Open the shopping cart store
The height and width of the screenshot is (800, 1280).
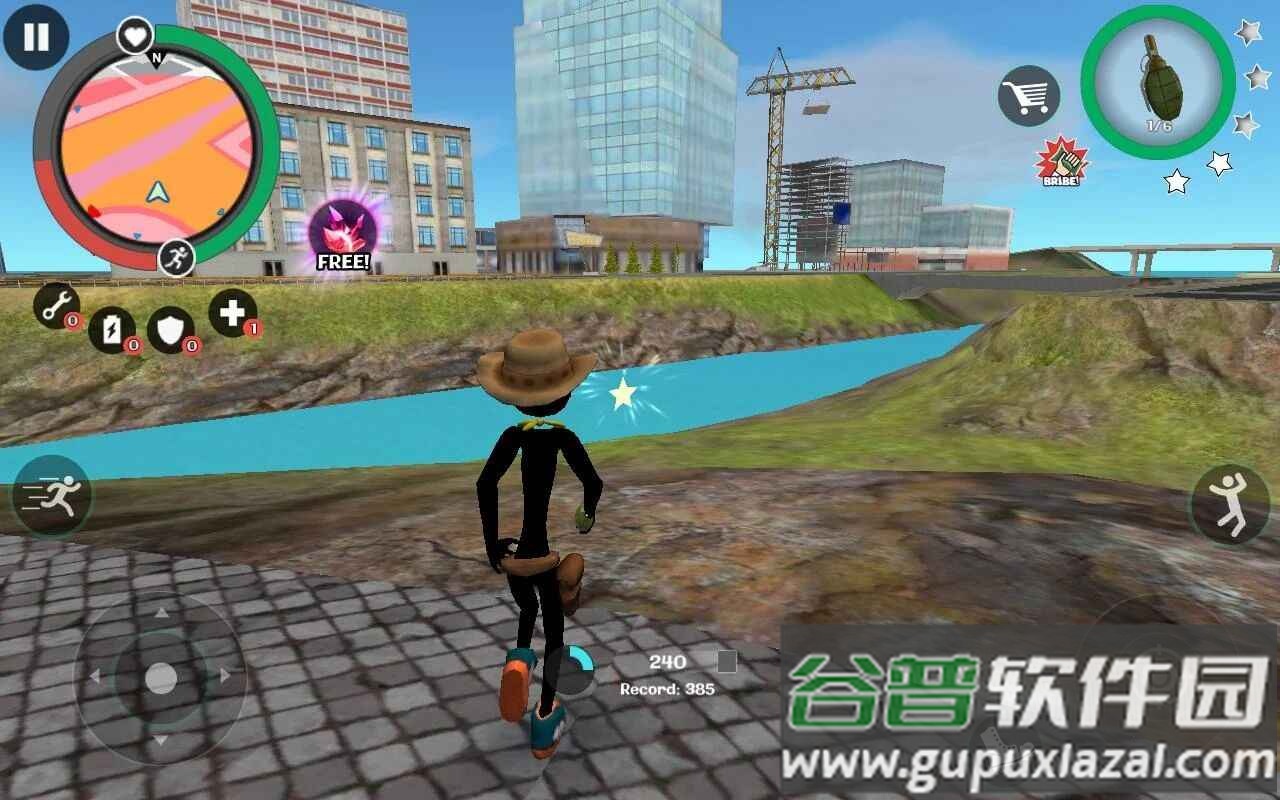click(1028, 96)
